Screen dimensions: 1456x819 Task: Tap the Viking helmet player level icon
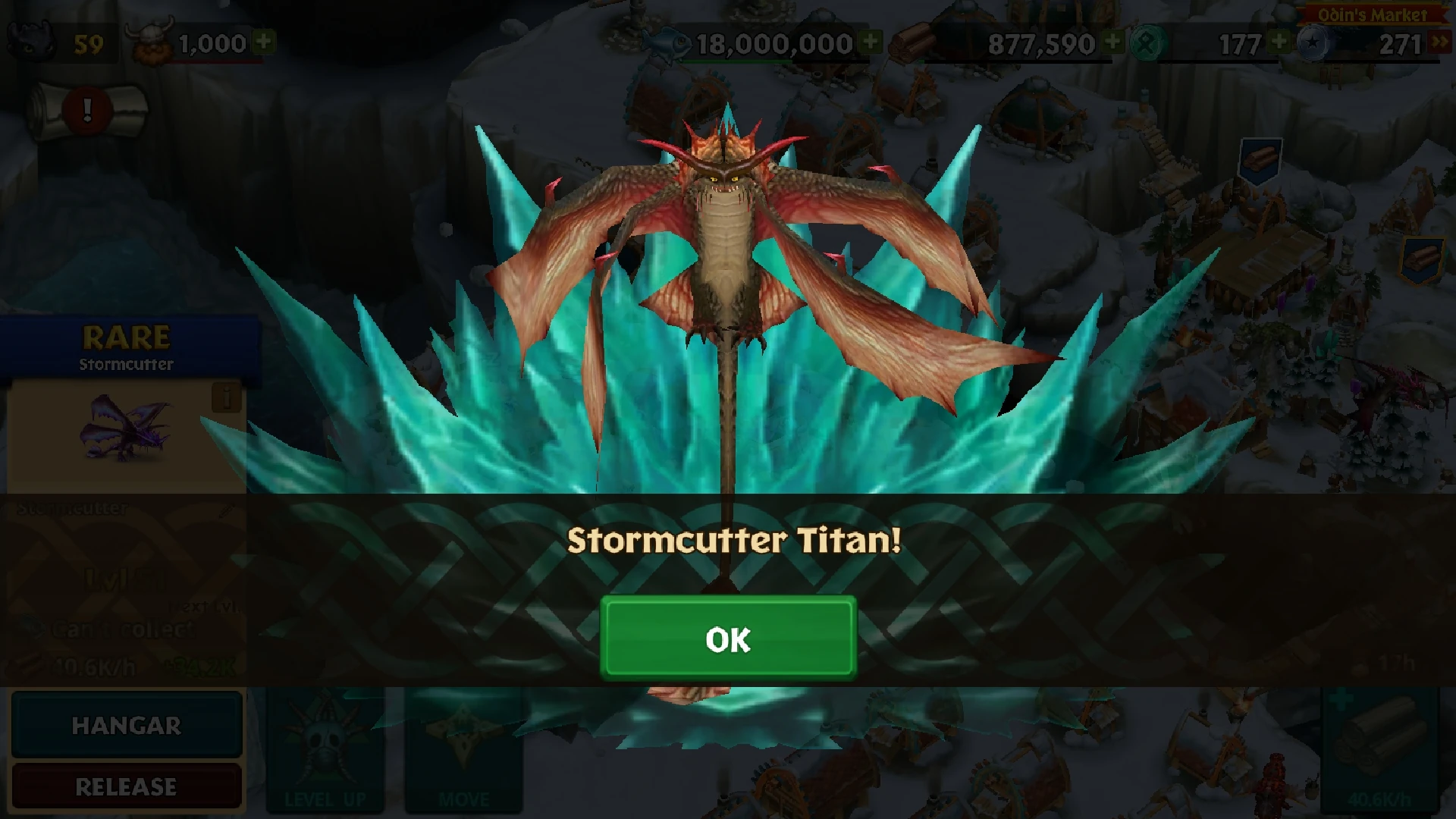click(x=149, y=39)
